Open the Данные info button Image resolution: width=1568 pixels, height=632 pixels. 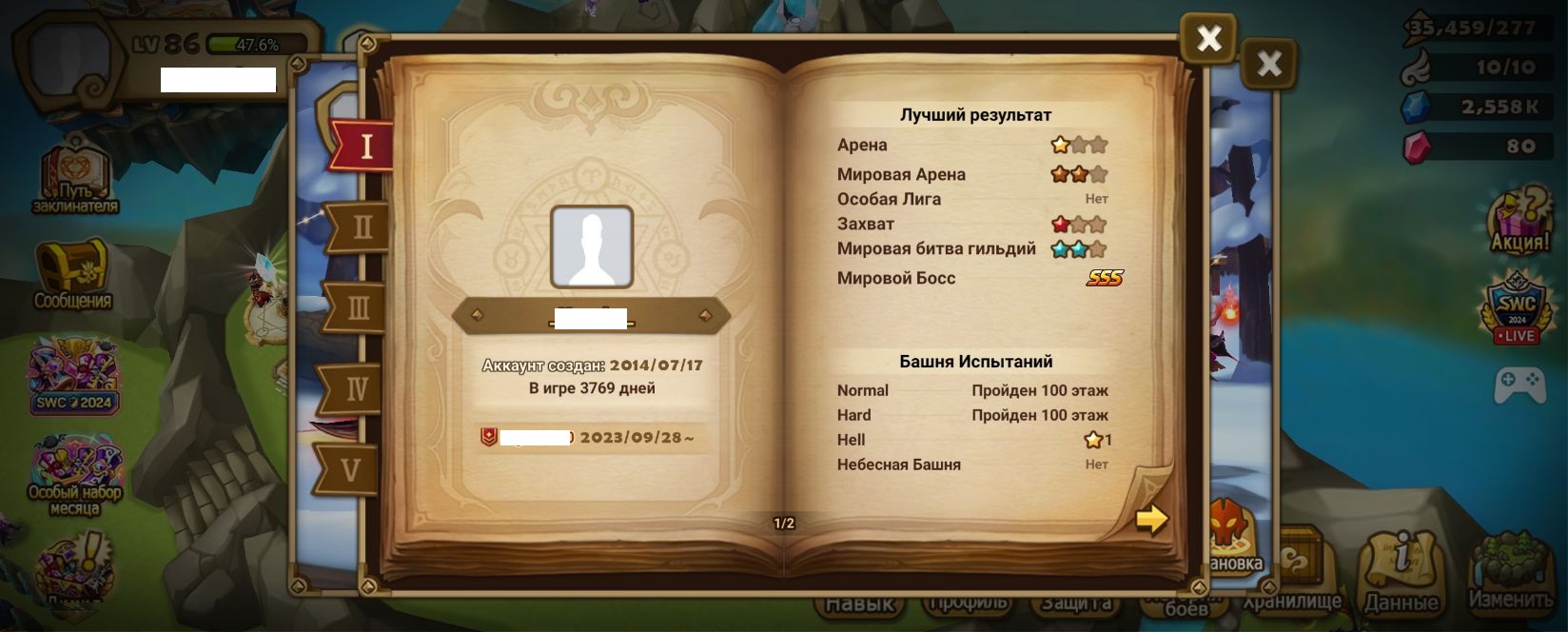(1401, 572)
